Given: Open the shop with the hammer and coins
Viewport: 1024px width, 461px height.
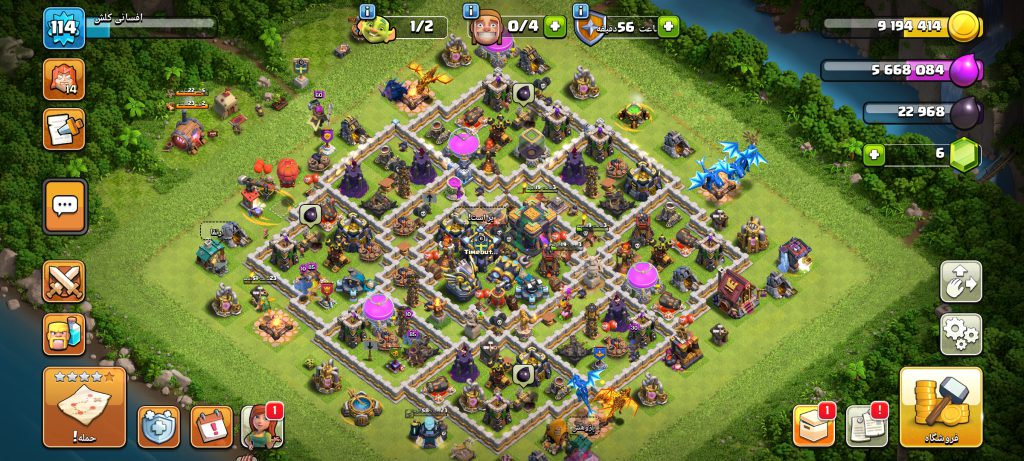Looking at the screenshot, I should coord(940,406).
